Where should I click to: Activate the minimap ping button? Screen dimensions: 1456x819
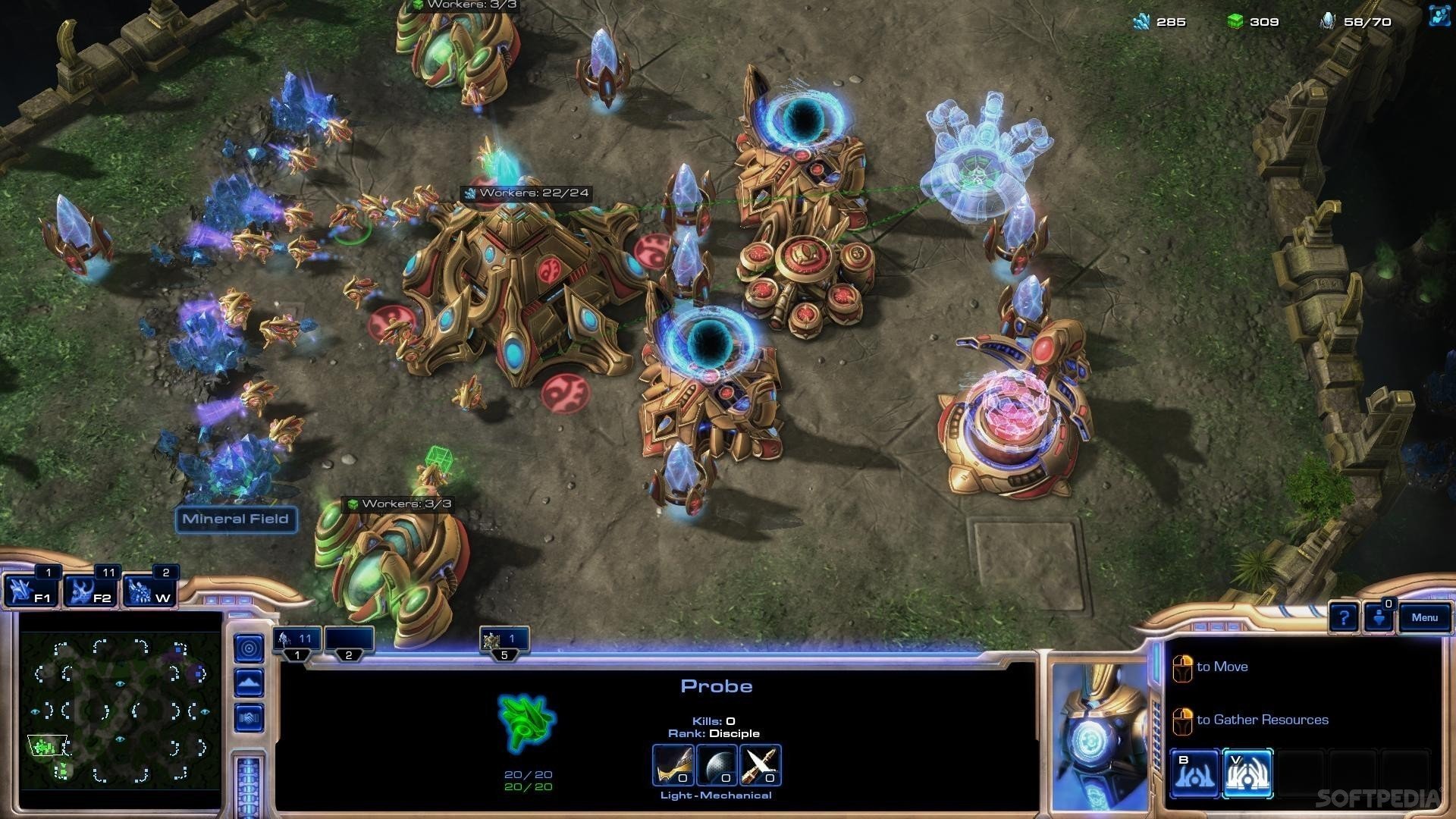pos(249,648)
